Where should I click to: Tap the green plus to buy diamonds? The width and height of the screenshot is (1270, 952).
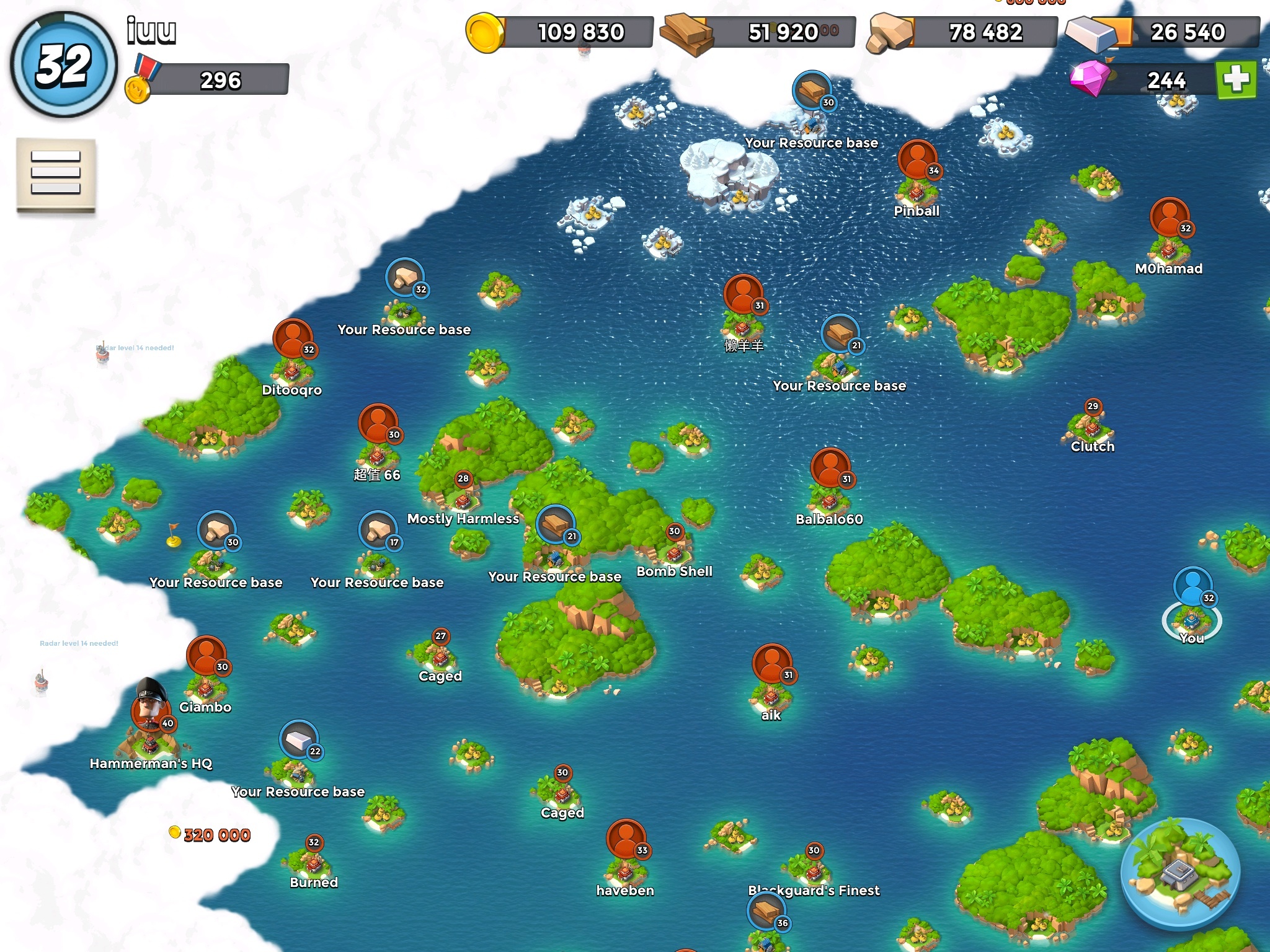[x=1236, y=79]
